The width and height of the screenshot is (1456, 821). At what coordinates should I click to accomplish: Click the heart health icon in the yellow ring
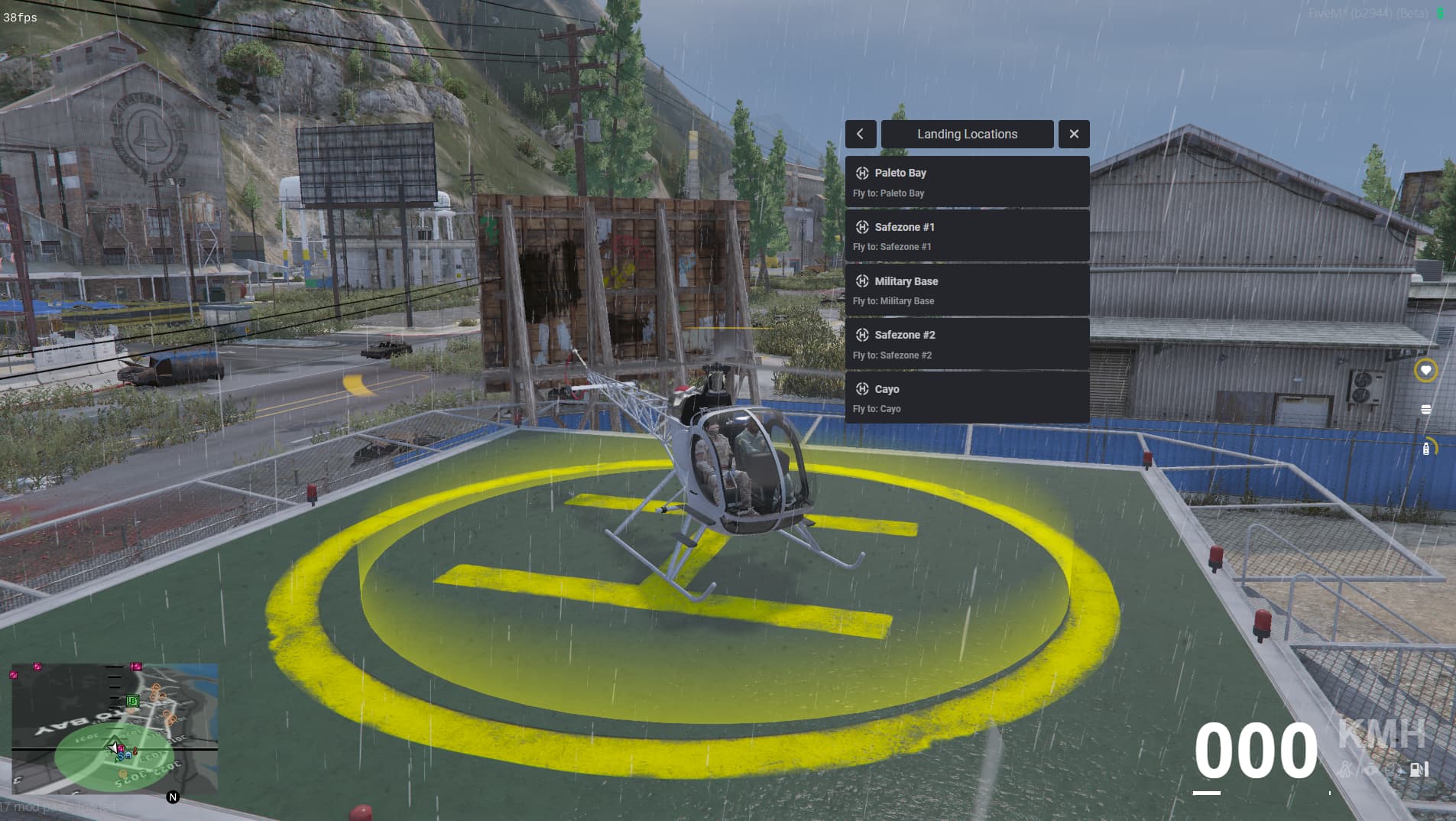[x=1425, y=371]
